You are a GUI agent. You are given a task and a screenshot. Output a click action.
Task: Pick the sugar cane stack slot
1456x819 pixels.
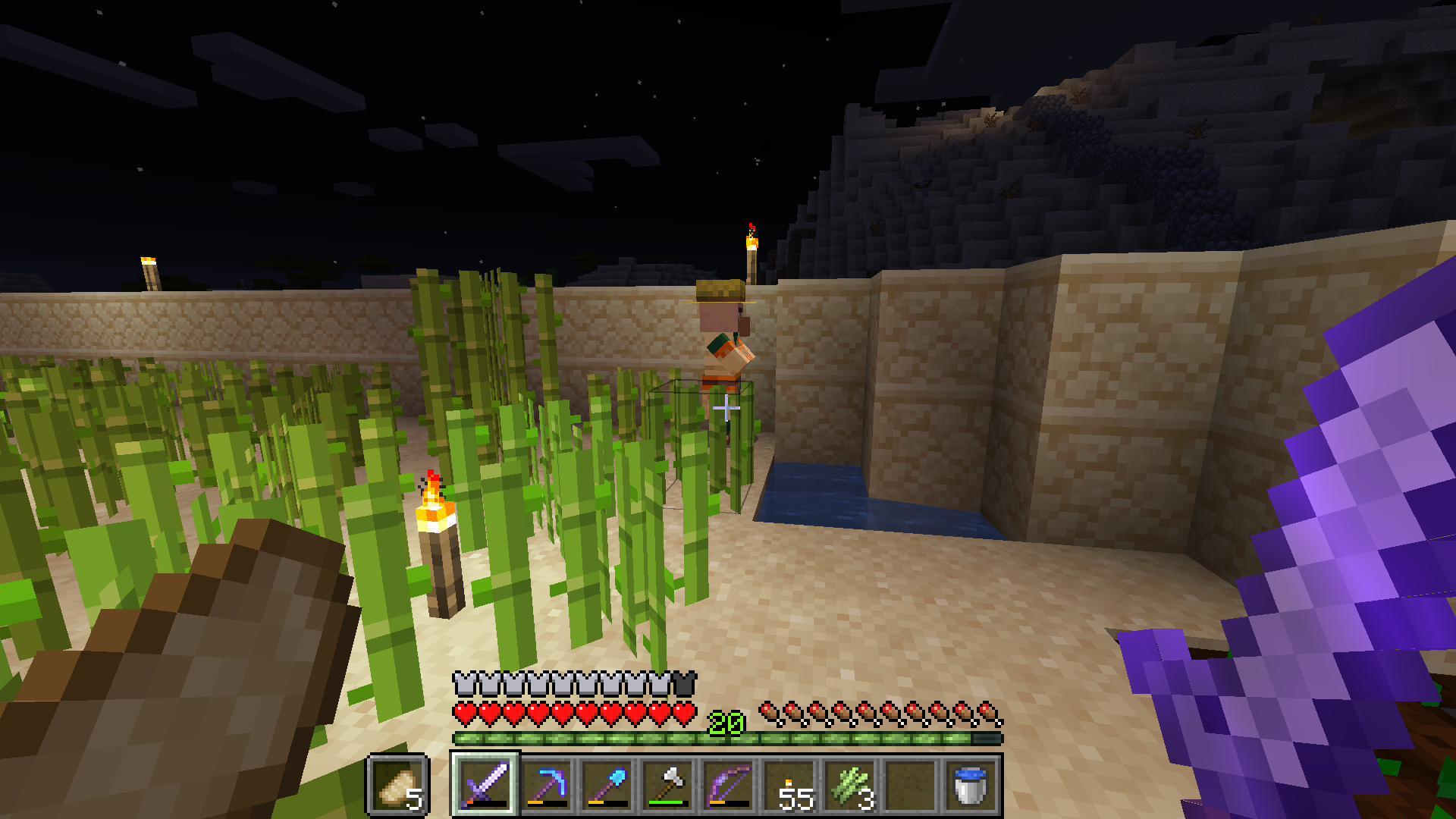tap(849, 785)
